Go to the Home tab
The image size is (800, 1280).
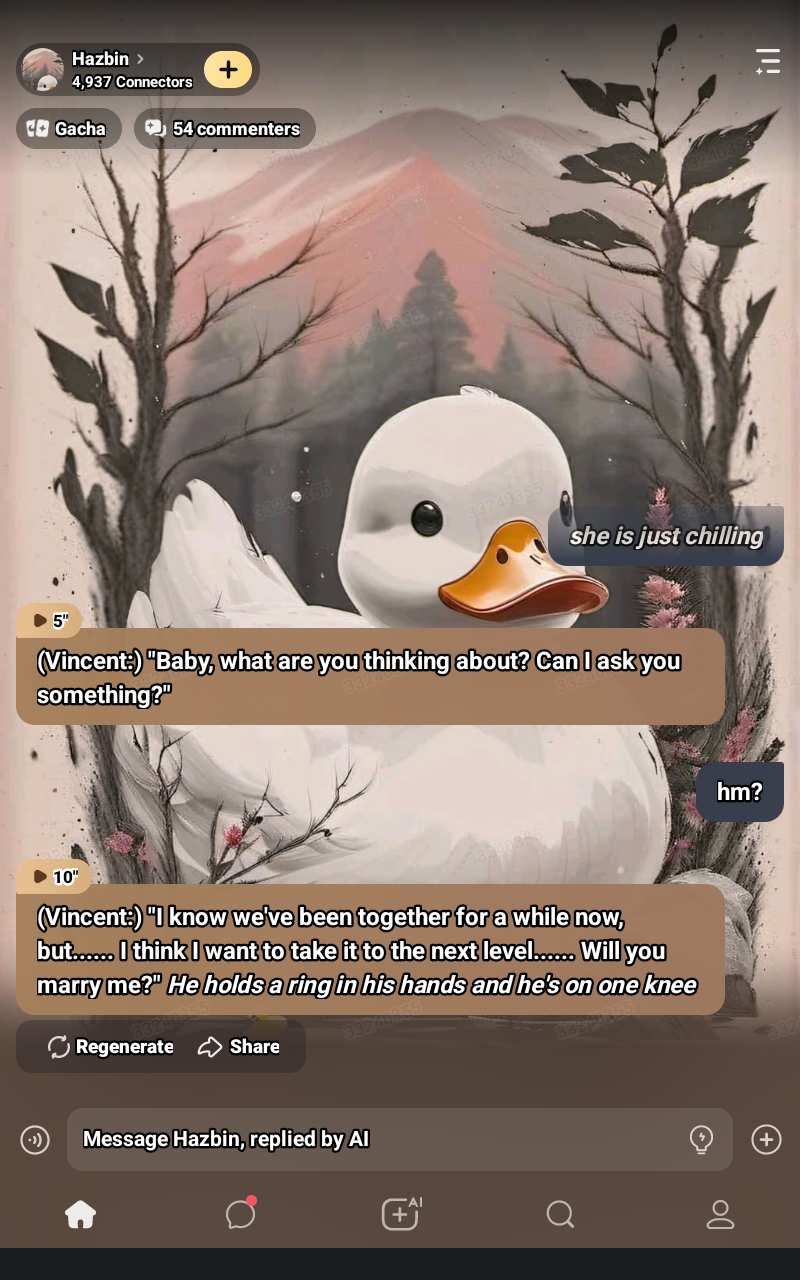pyautogui.click(x=80, y=1214)
